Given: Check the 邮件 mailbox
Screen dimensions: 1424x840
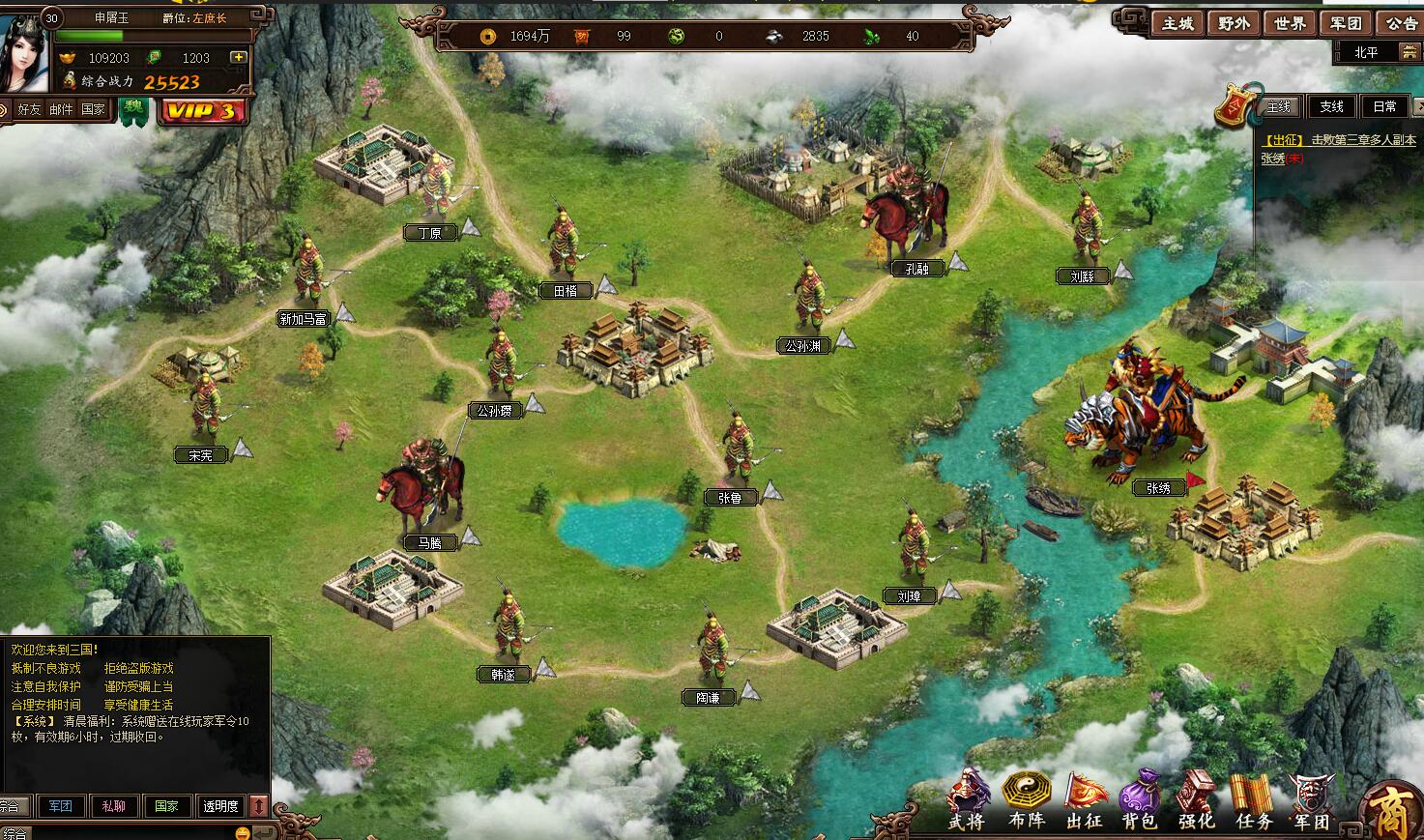Looking at the screenshot, I should point(61,109).
